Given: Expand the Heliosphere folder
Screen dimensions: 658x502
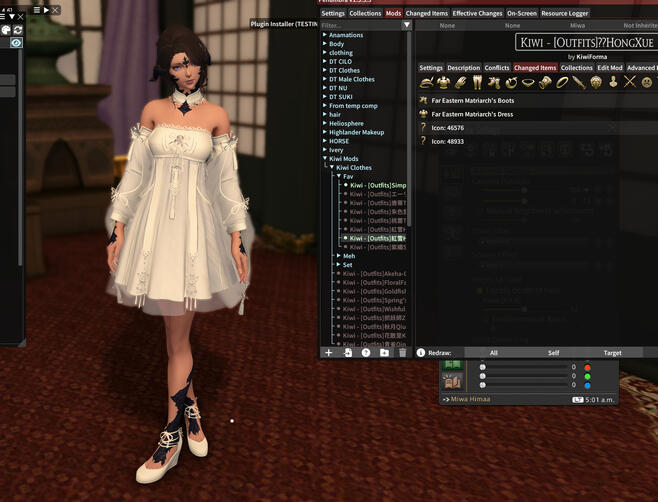Looking at the screenshot, I should pos(346,123).
